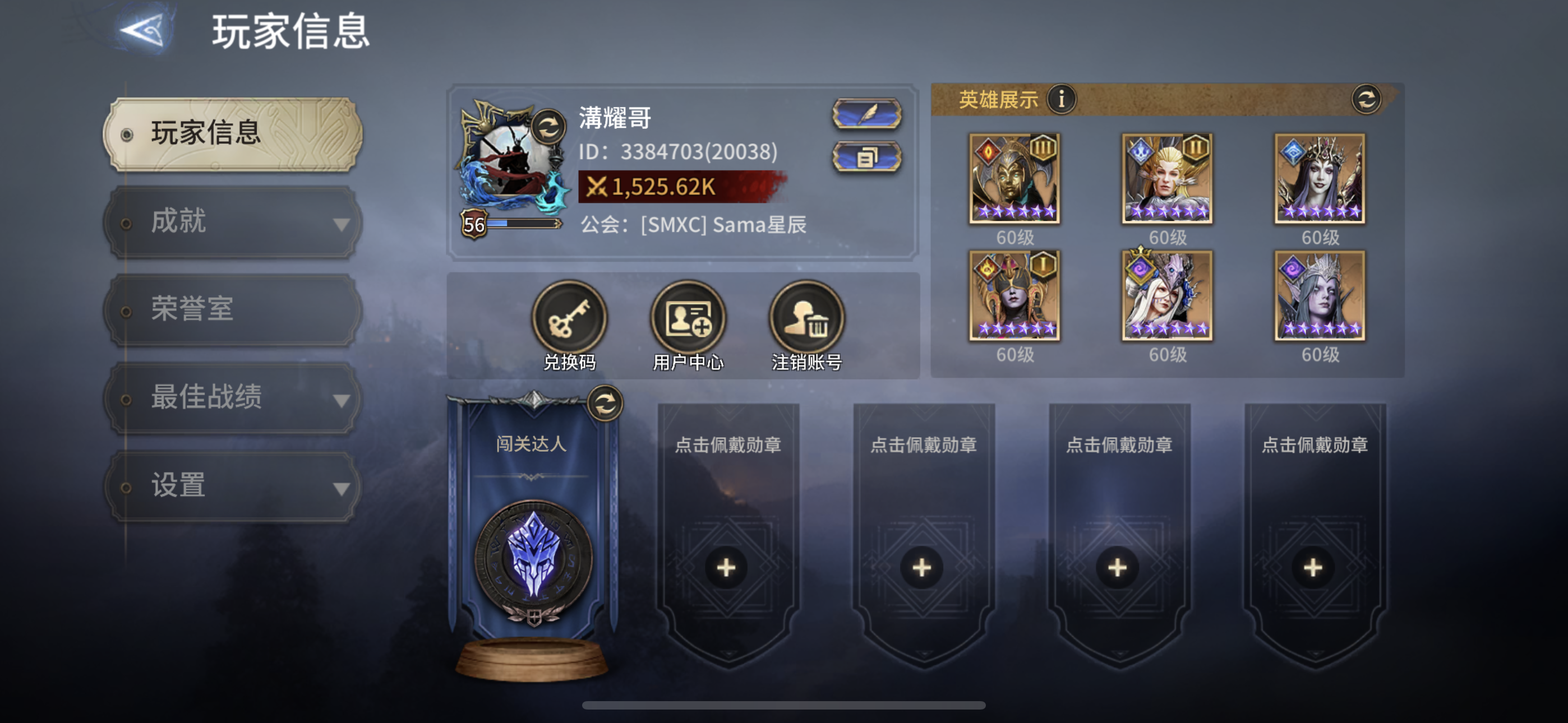This screenshot has width=1568, height=723.
Task: Select the first 60级 hero portrait
Action: [1015, 178]
